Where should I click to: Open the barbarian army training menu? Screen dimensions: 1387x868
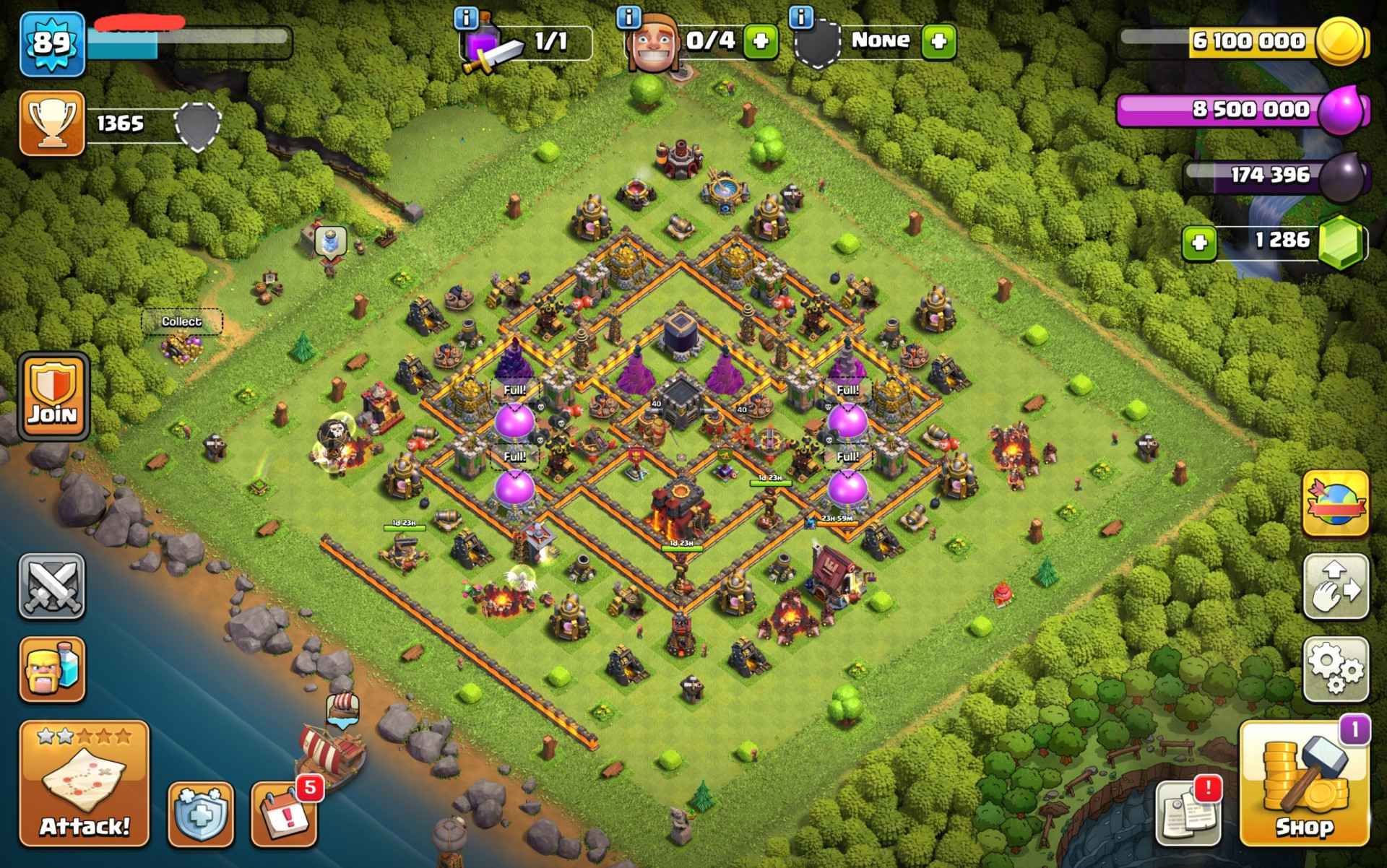(52, 669)
